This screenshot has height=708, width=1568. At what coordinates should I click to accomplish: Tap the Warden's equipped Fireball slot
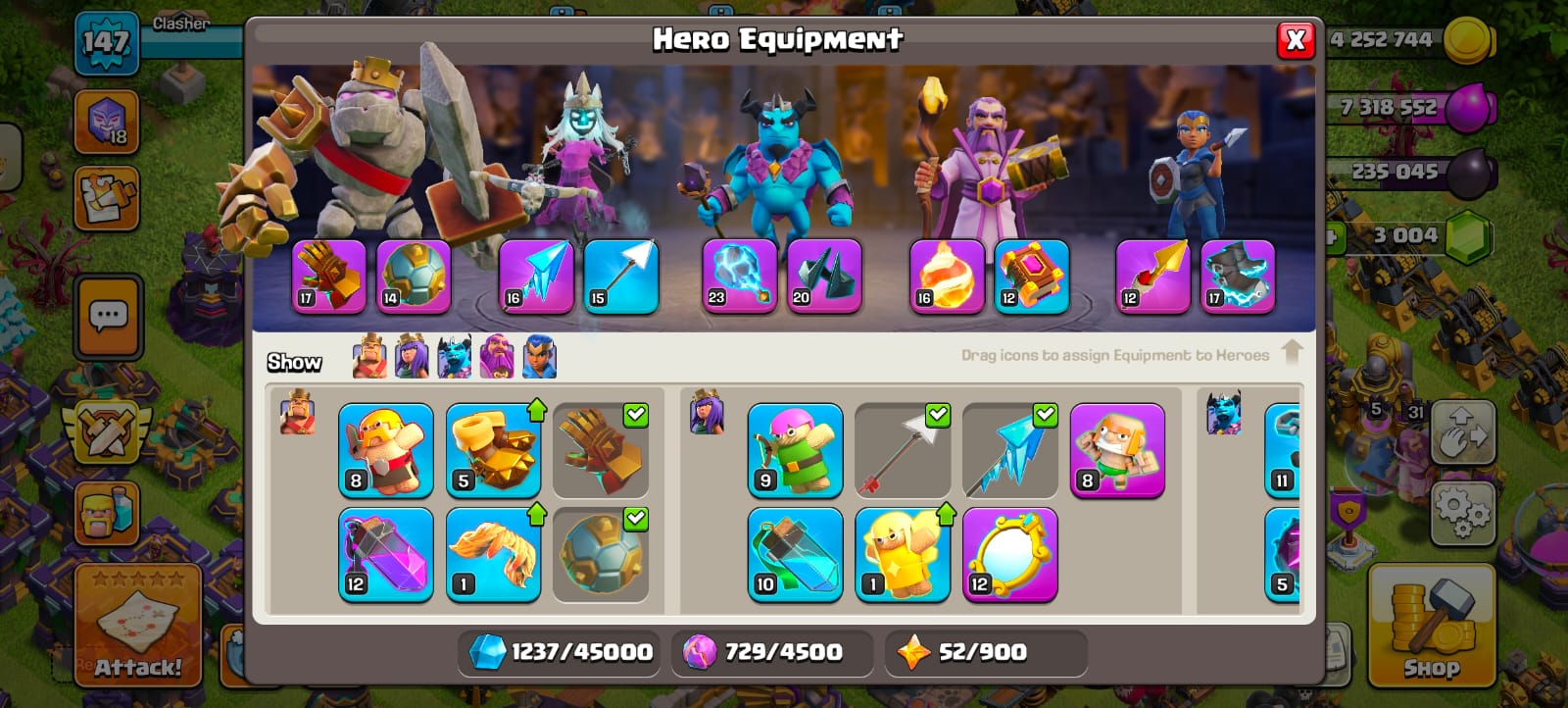pyautogui.click(x=947, y=277)
